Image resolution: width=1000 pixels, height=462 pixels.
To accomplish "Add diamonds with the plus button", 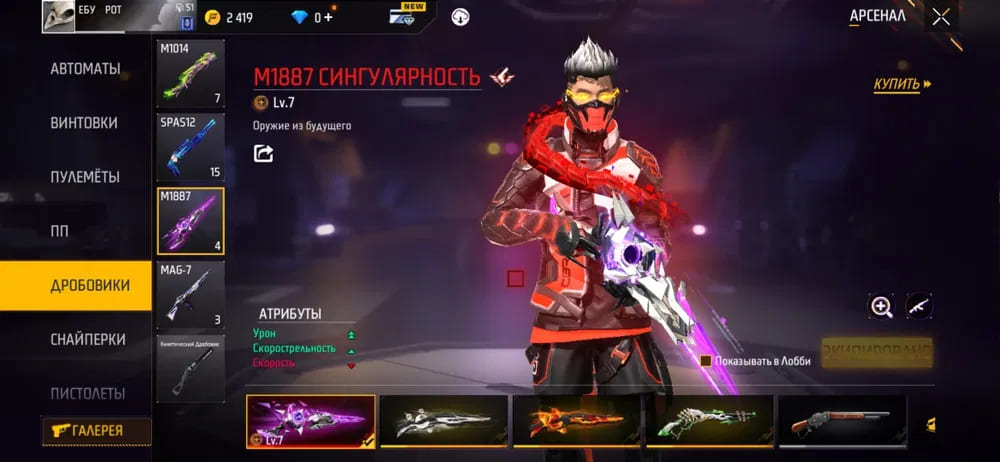I will (x=329, y=17).
